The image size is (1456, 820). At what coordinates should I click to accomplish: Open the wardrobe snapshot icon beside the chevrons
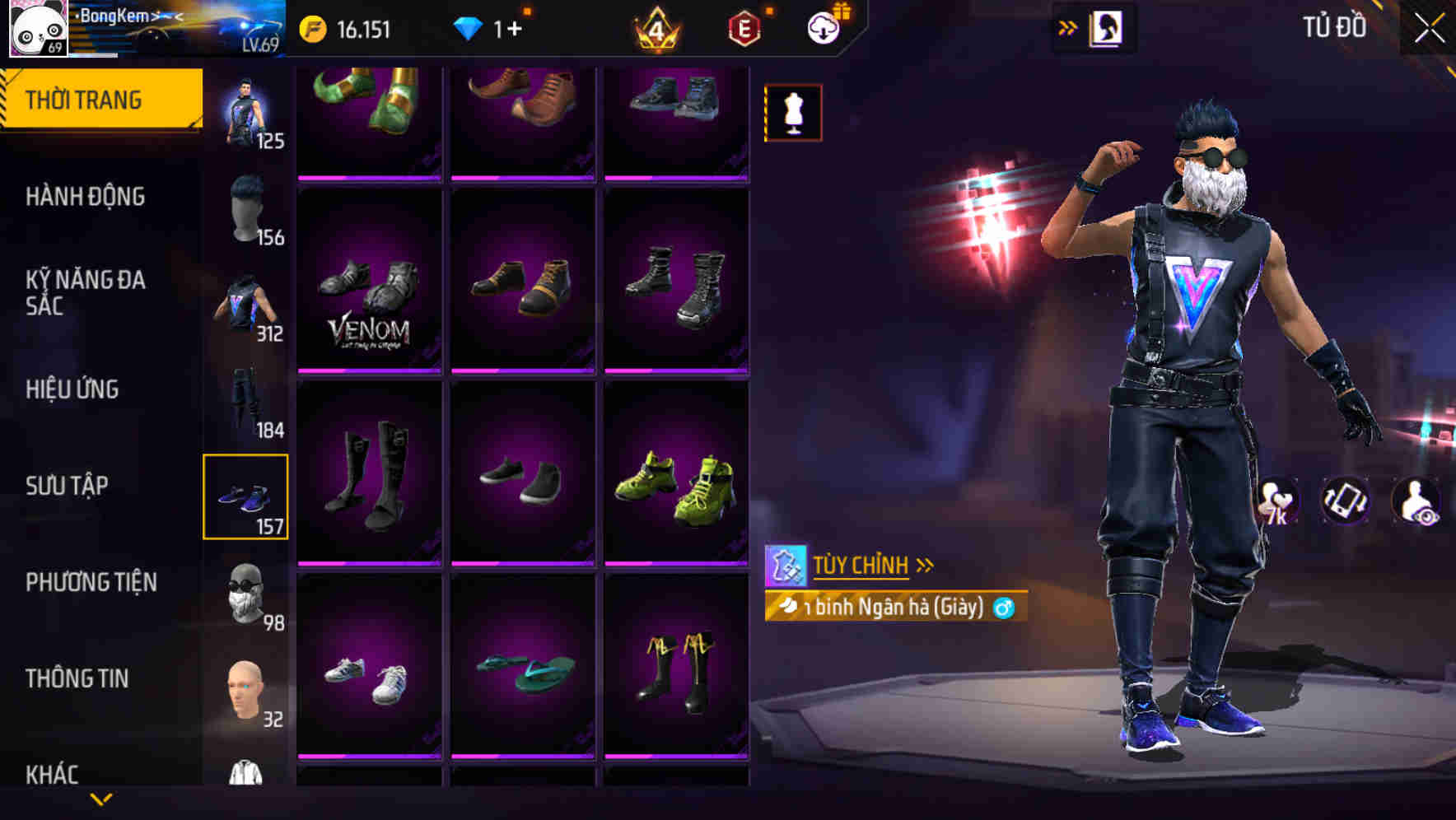(x=1107, y=27)
